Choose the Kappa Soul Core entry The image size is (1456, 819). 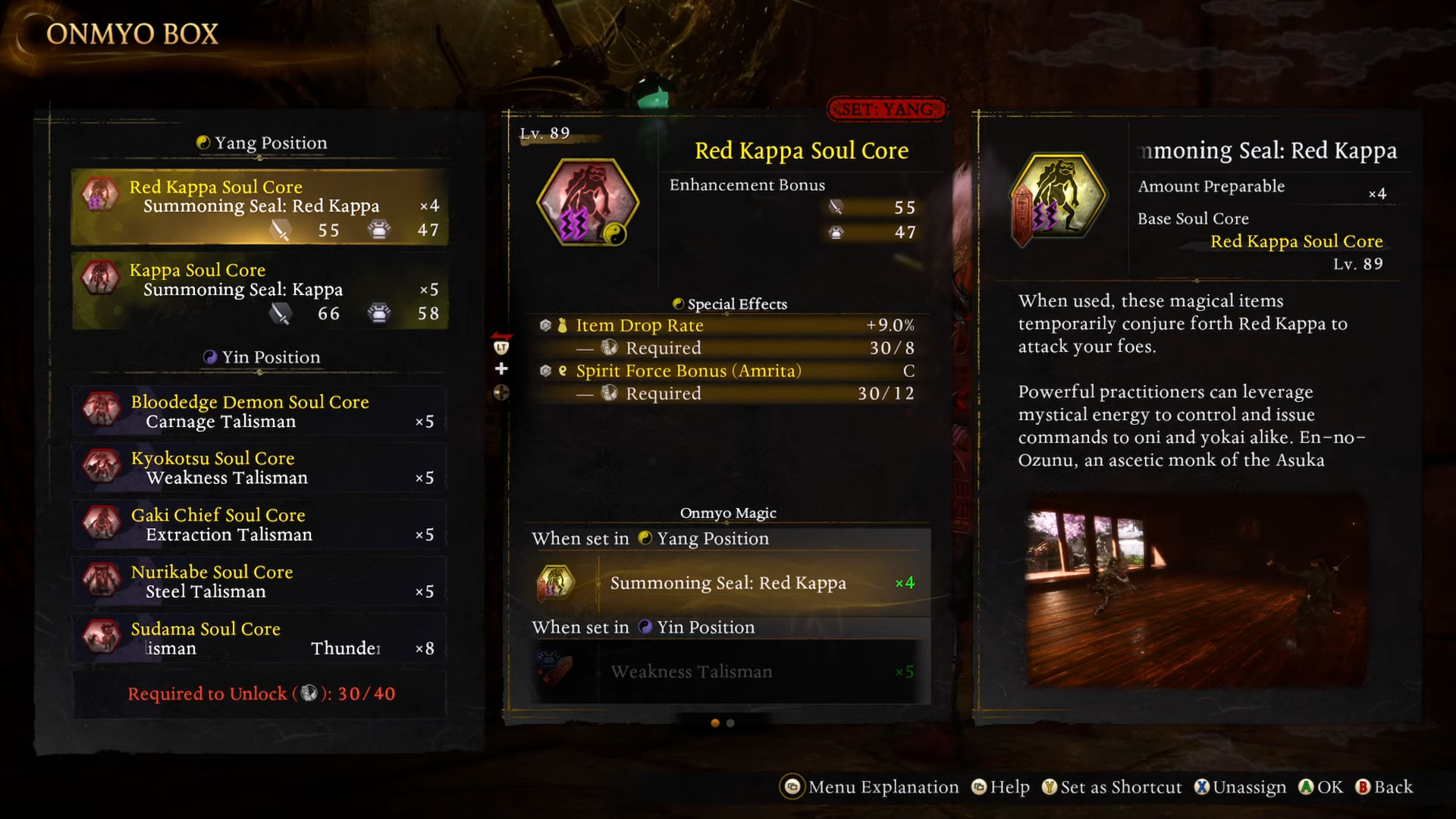pos(259,290)
